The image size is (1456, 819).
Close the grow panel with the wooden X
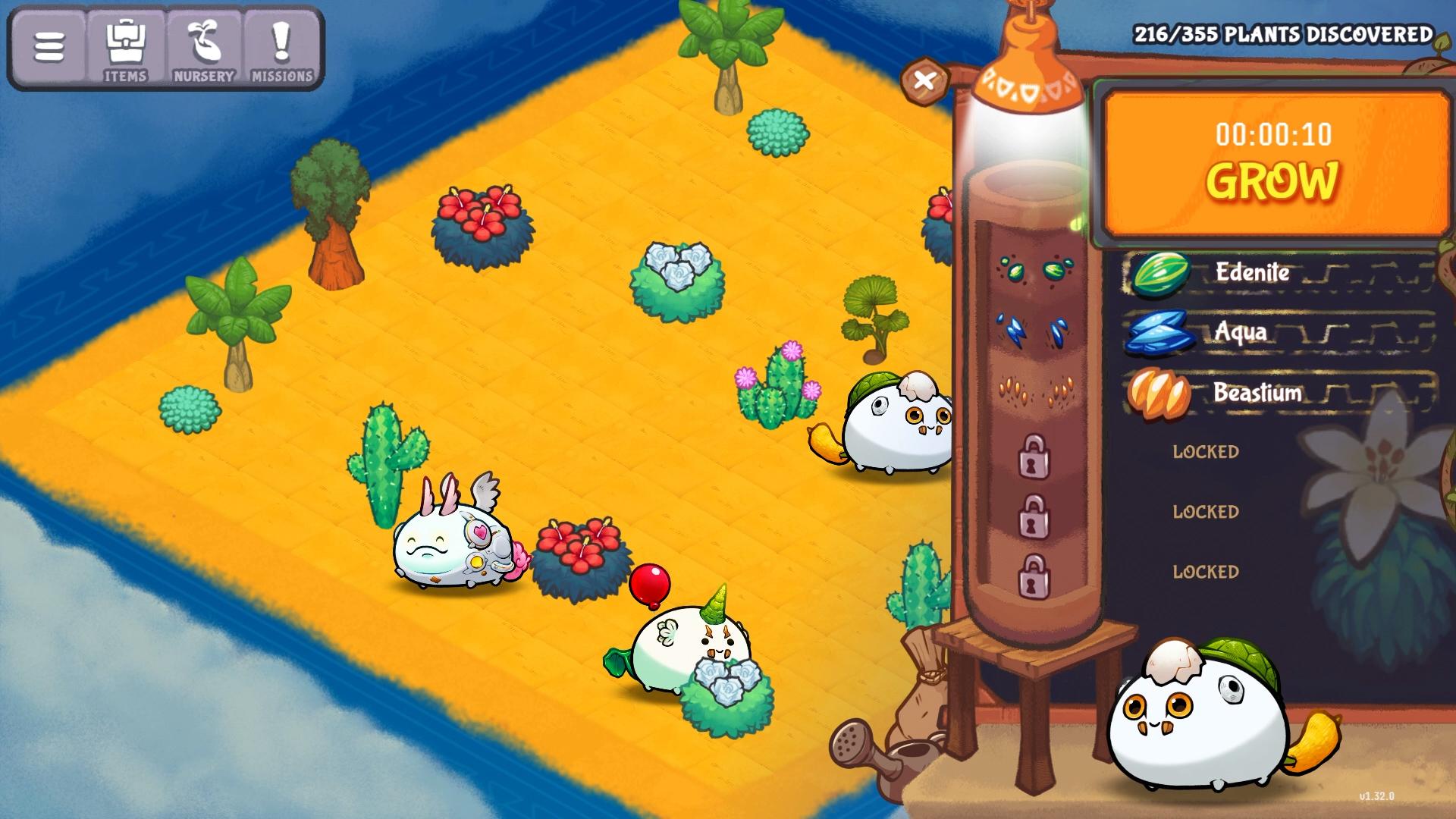coord(924,79)
